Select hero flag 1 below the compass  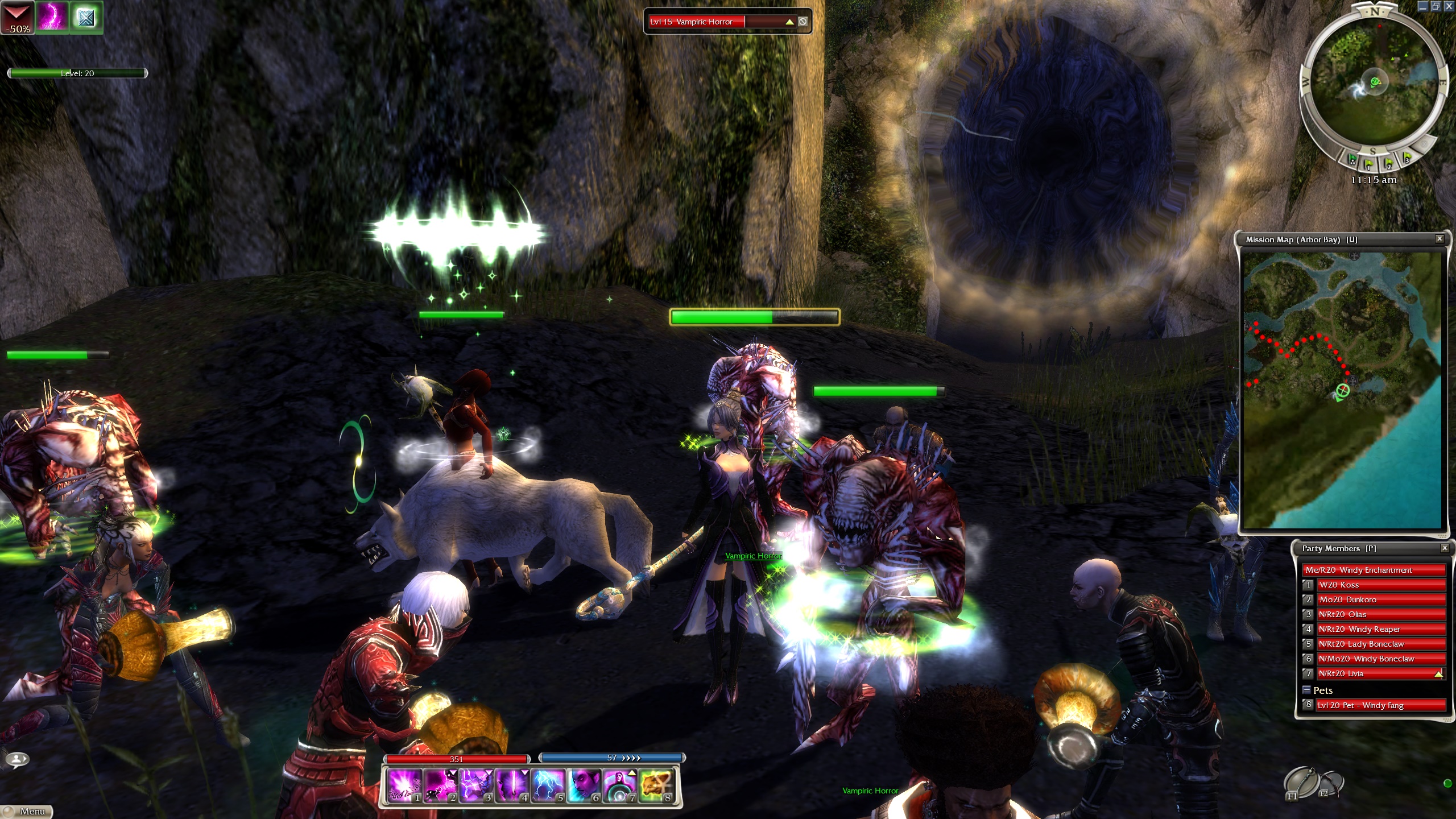point(1368,163)
